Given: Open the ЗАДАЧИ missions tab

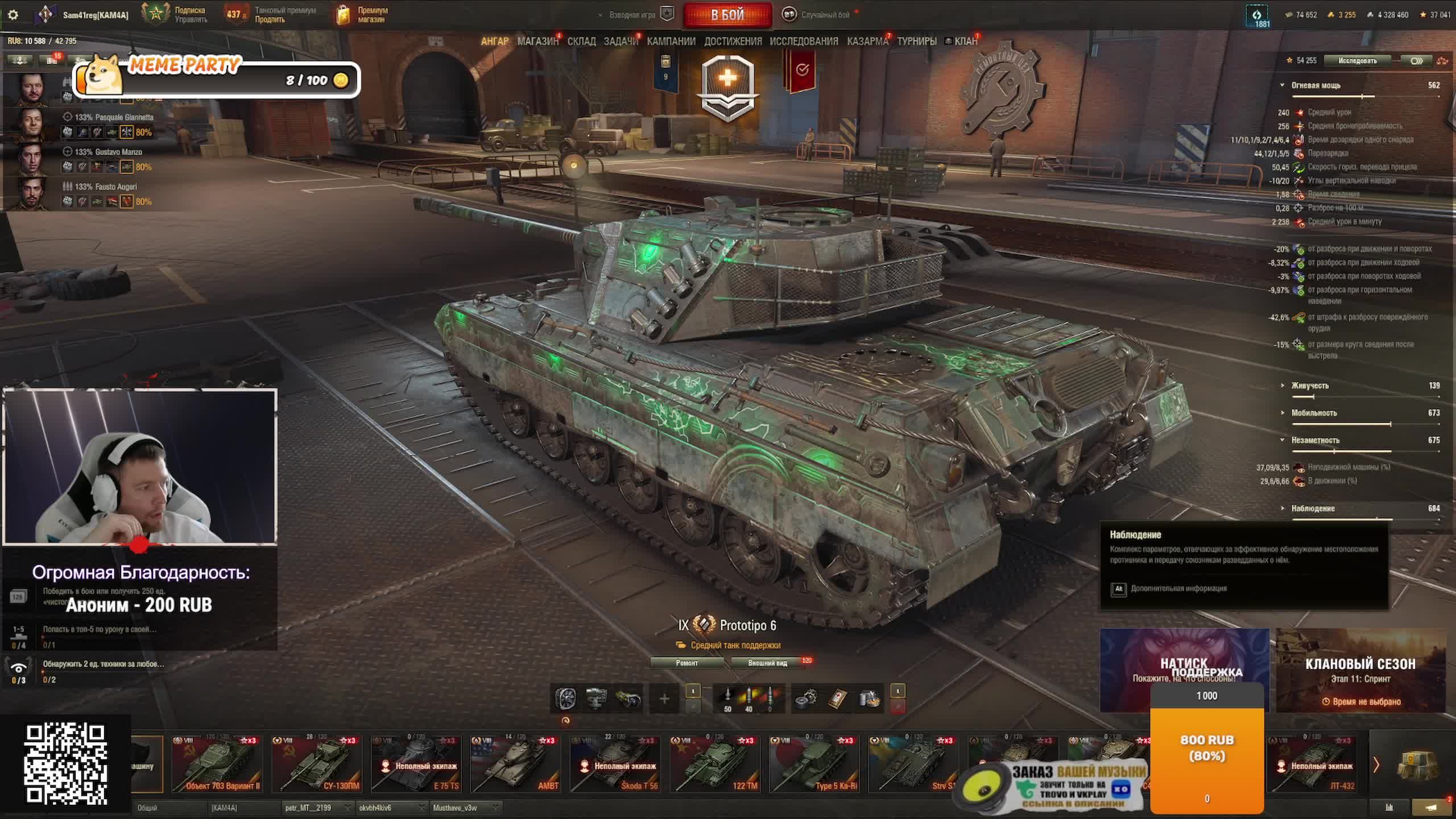Looking at the screenshot, I should 621,42.
